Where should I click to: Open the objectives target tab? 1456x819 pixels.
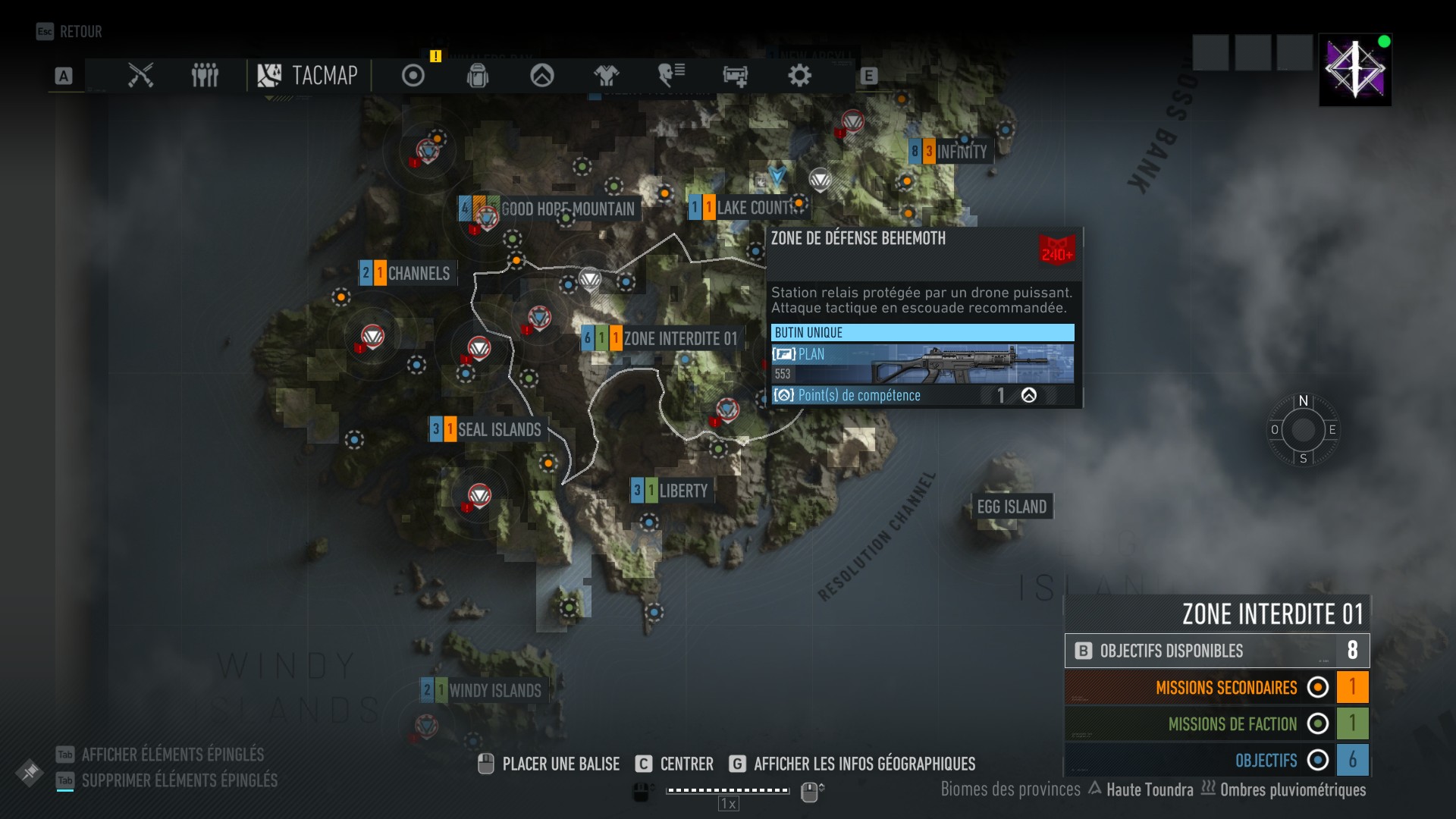point(413,76)
